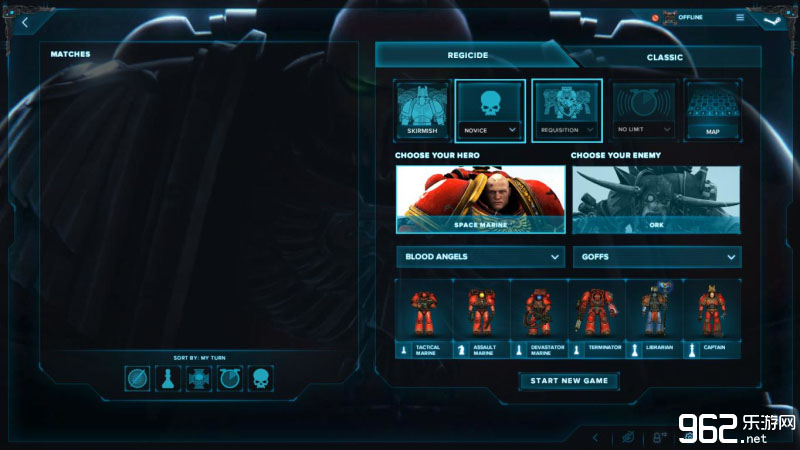
Task: Open the Map selection tile
Action: tap(712, 110)
